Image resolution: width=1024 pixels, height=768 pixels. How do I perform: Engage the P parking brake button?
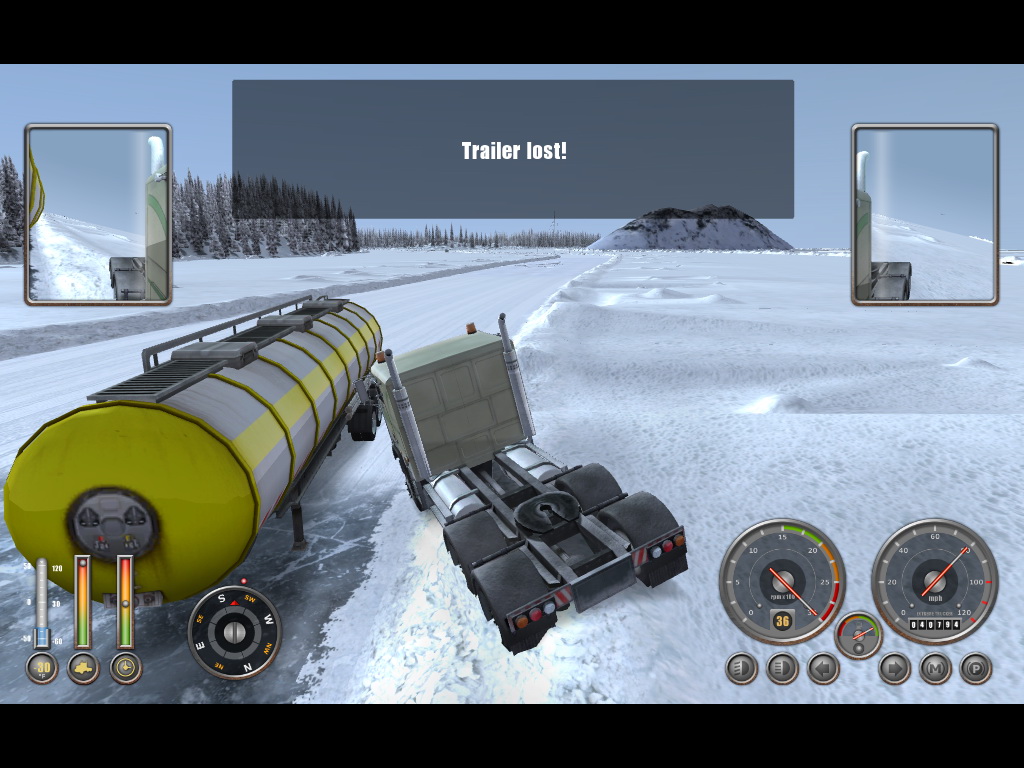(976, 668)
